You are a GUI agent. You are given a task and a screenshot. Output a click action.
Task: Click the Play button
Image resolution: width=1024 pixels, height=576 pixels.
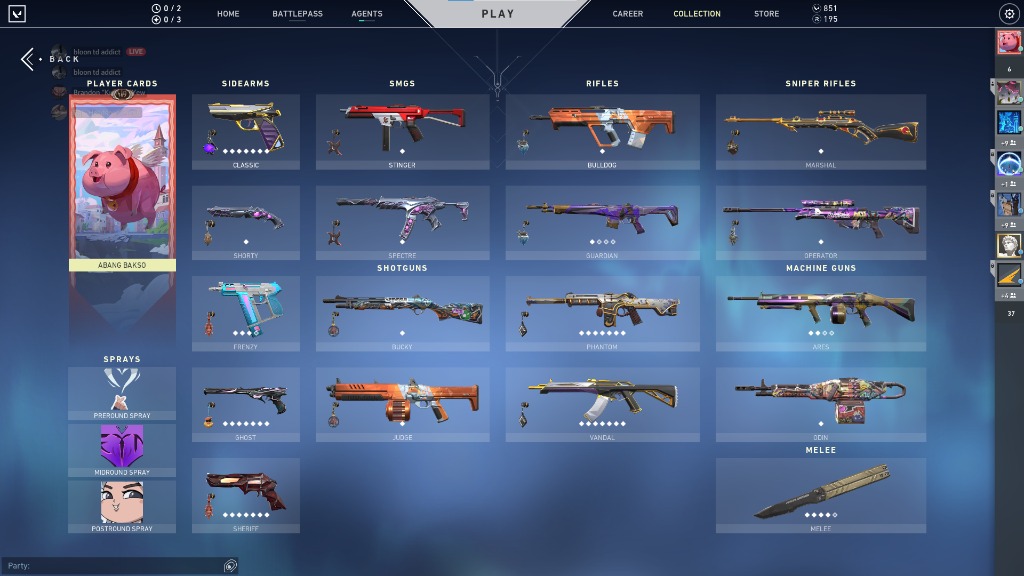click(x=497, y=14)
